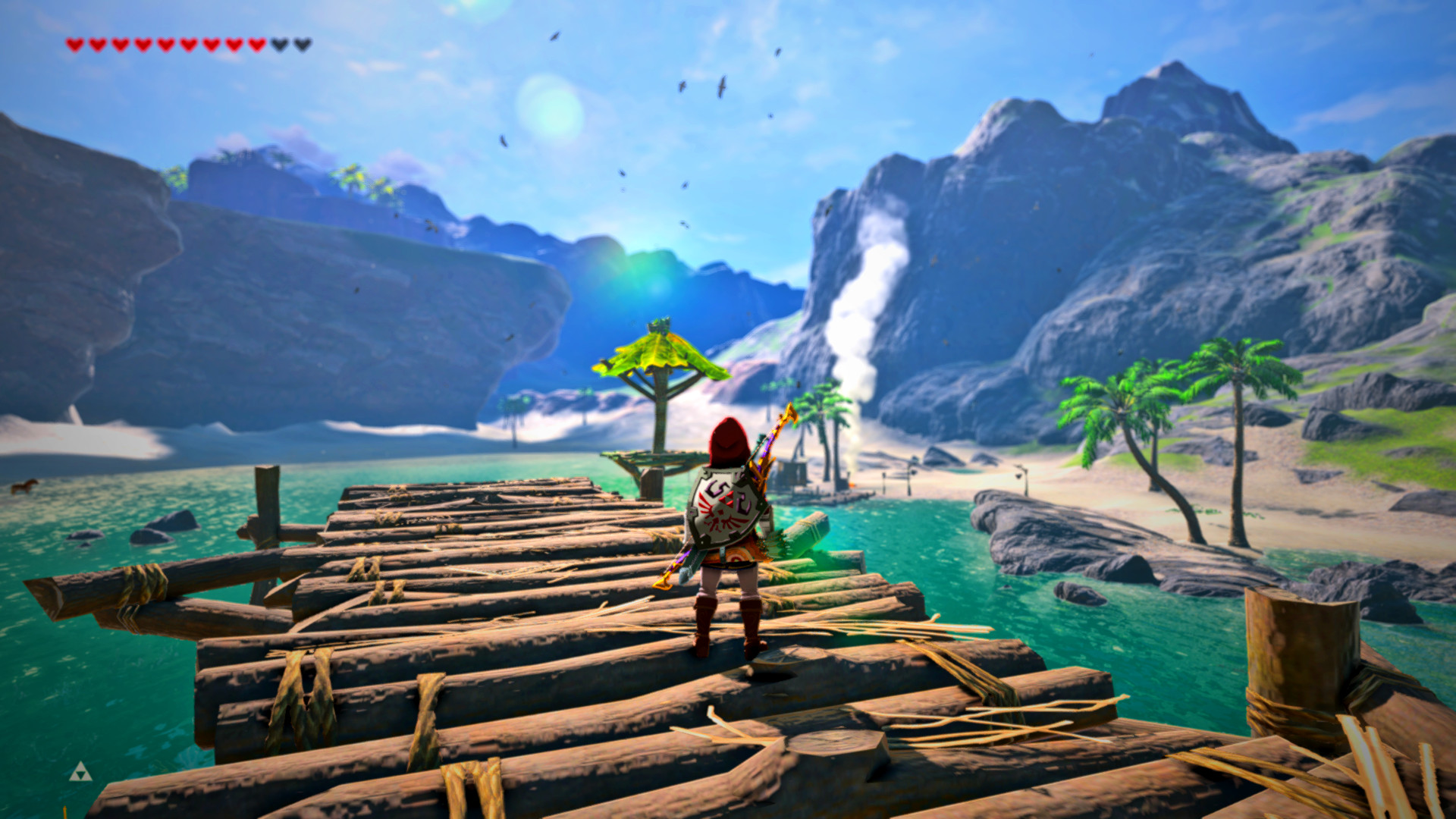
Task: Click the first red heart in the health meter
Action: [x=75, y=43]
